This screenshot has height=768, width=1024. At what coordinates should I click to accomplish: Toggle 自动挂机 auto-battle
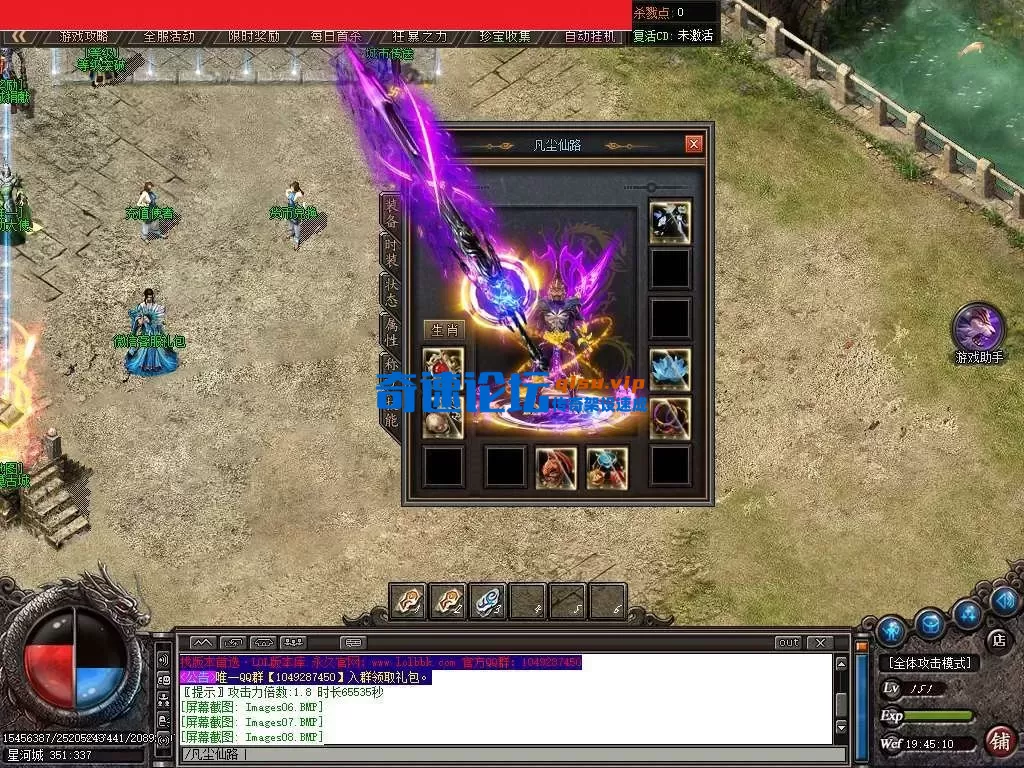click(x=590, y=36)
